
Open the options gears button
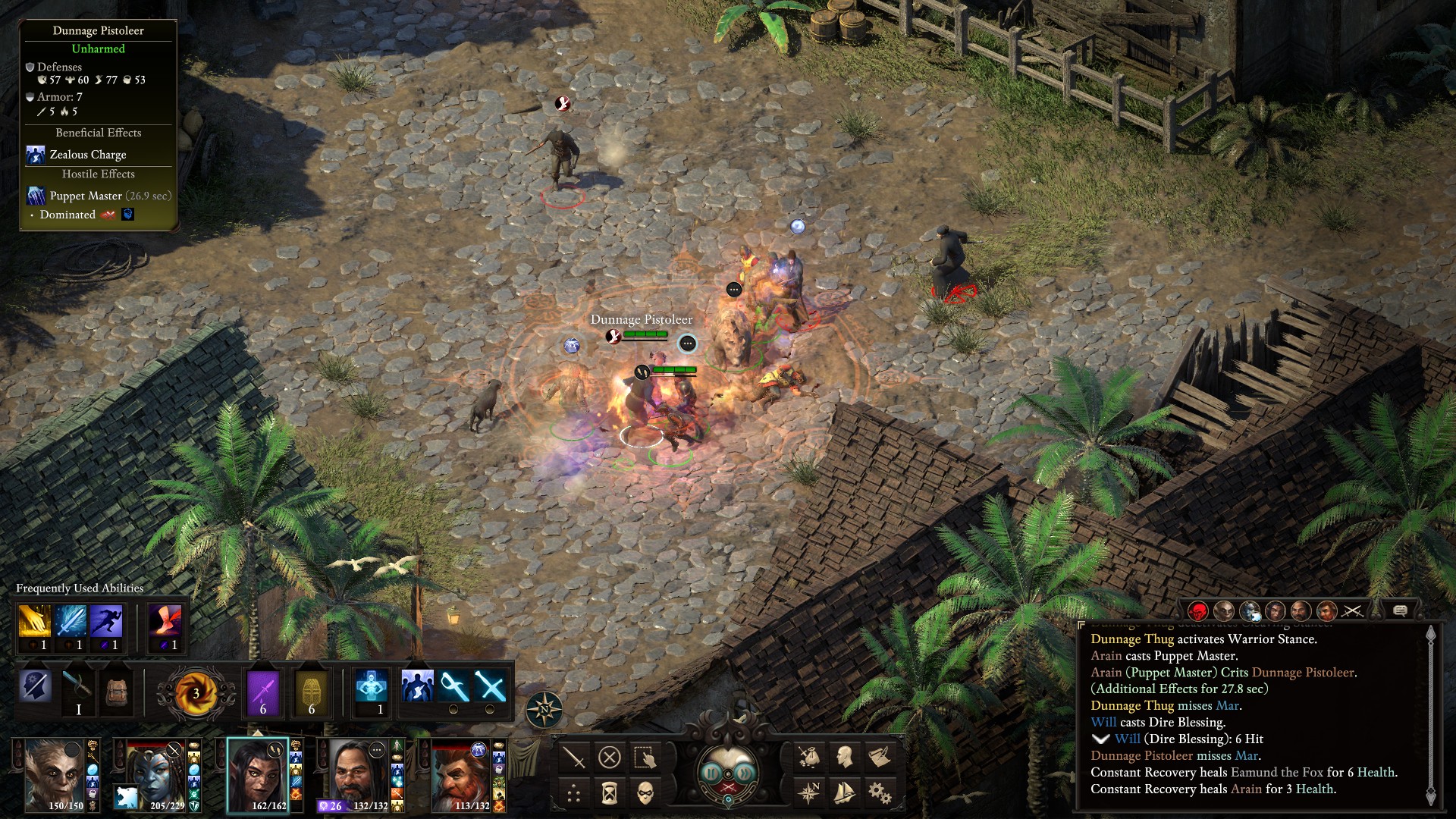click(880, 793)
